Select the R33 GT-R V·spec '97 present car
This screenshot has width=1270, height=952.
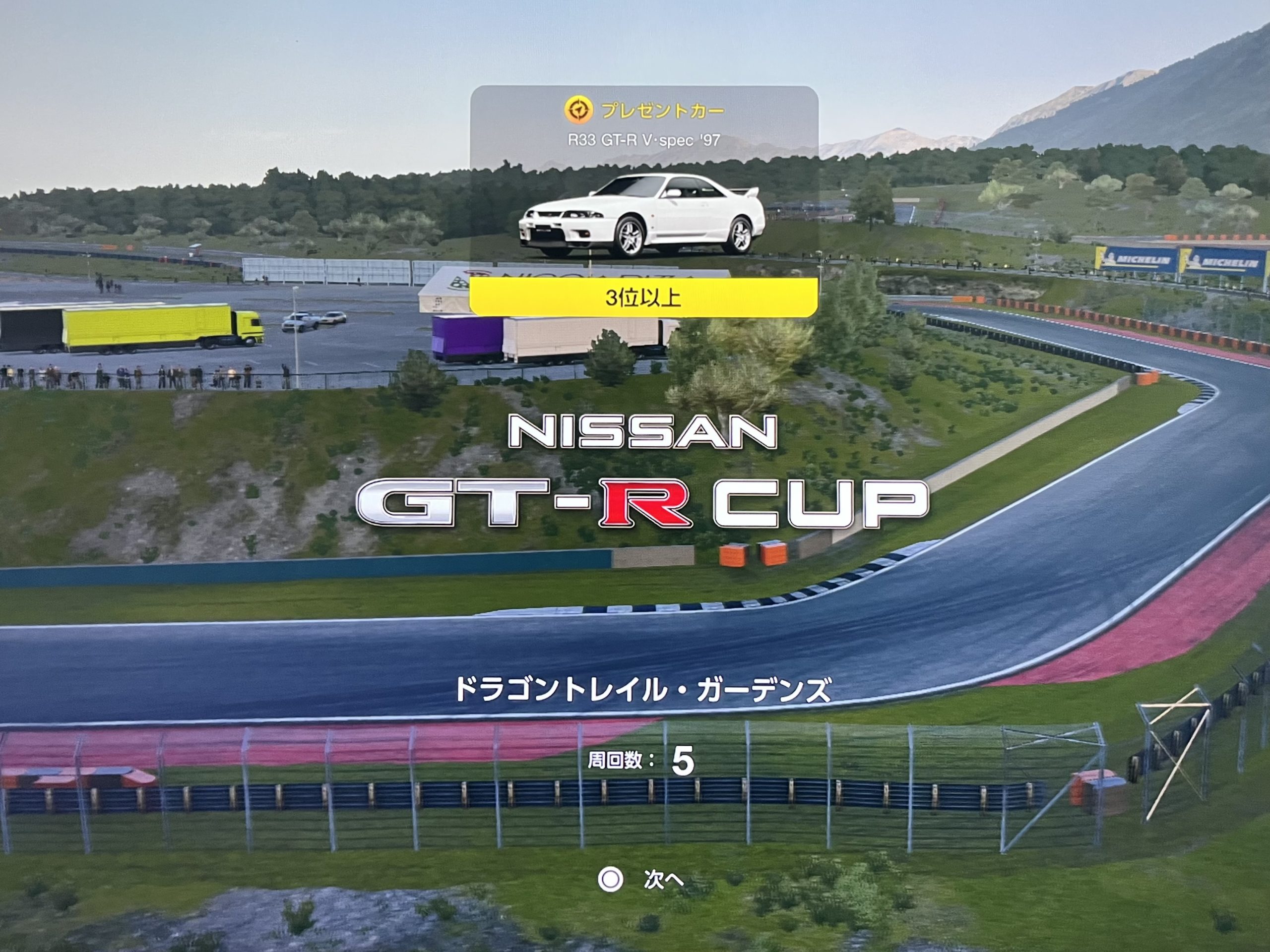[642, 215]
